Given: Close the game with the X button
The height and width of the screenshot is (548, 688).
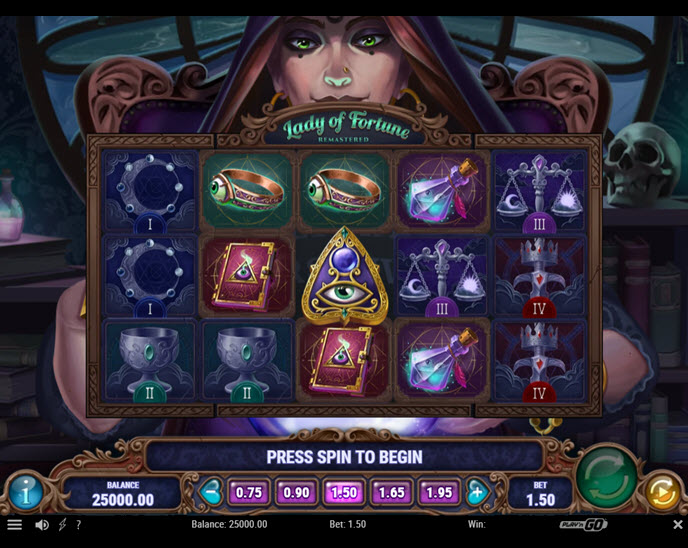Looking at the screenshot, I should coord(677,524).
